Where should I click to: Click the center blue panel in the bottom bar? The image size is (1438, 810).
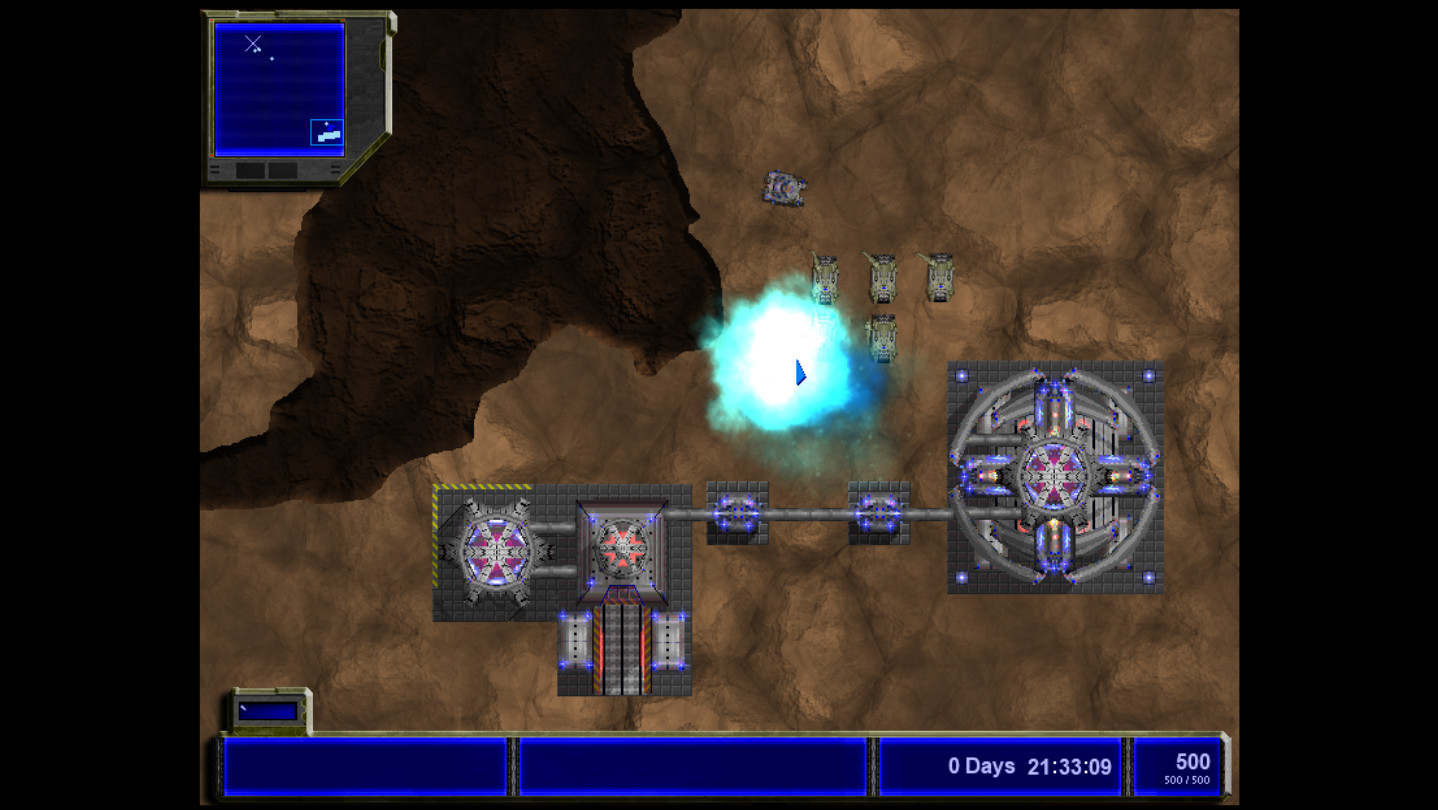[x=693, y=765]
